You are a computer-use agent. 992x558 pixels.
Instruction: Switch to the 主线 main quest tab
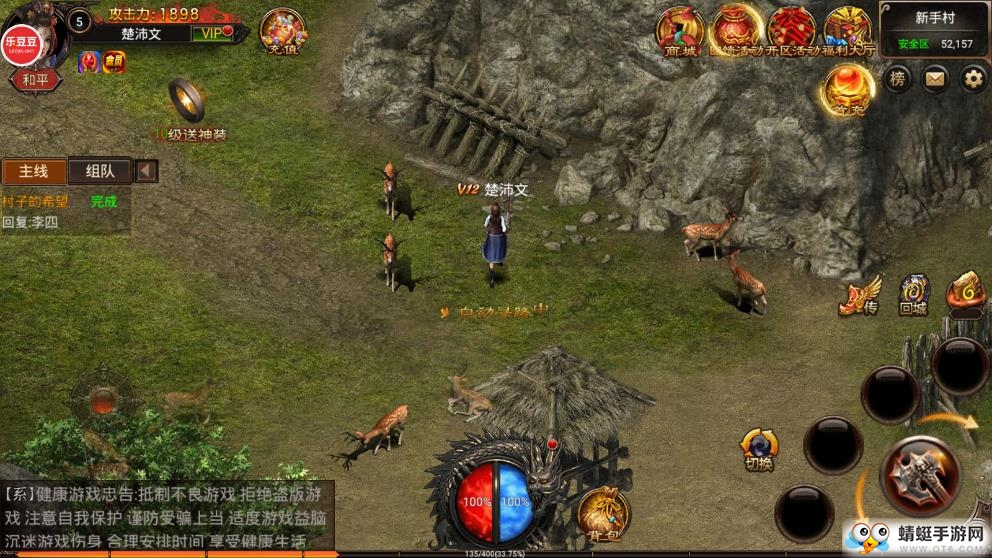click(34, 171)
